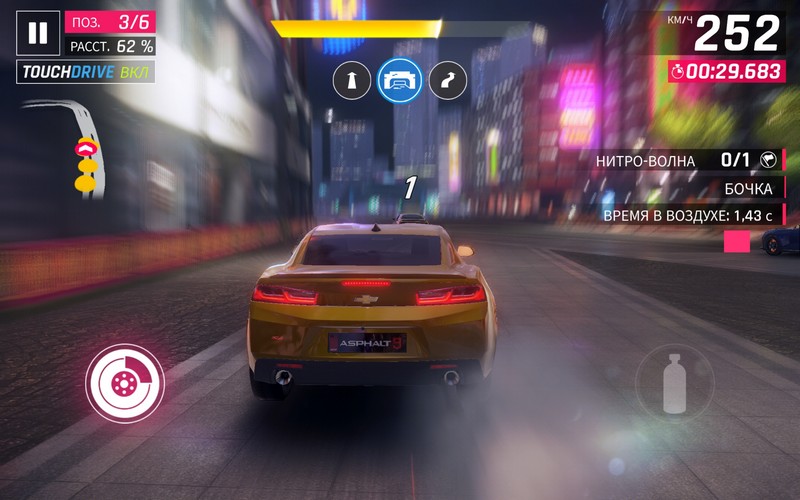800x500 pixels.
Task: Choose the straight-ahead route arrow
Action: coord(351,81)
